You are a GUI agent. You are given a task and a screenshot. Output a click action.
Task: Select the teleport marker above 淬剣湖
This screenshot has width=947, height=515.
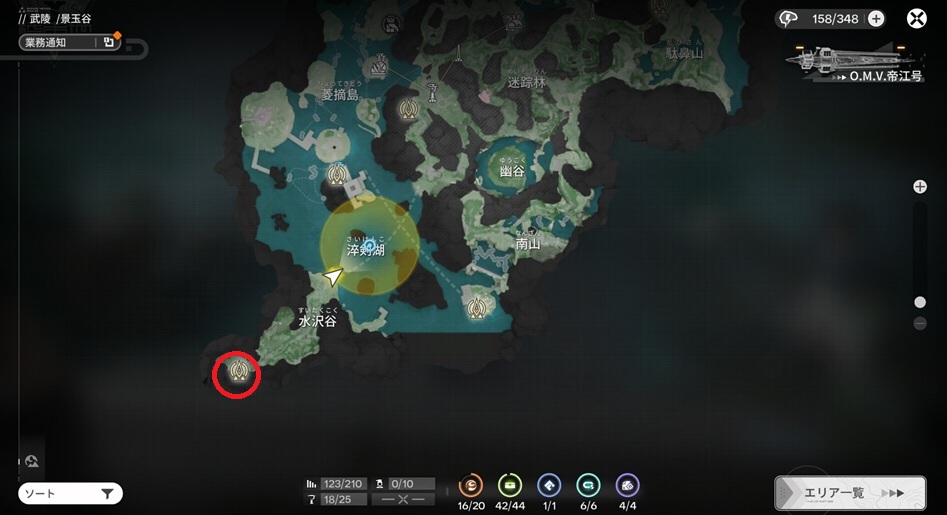[x=337, y=175]
